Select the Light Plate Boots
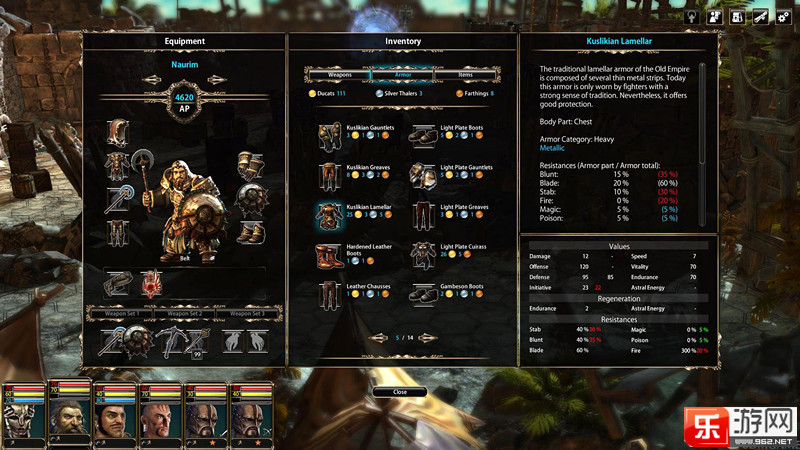 [x=425, y=134]
